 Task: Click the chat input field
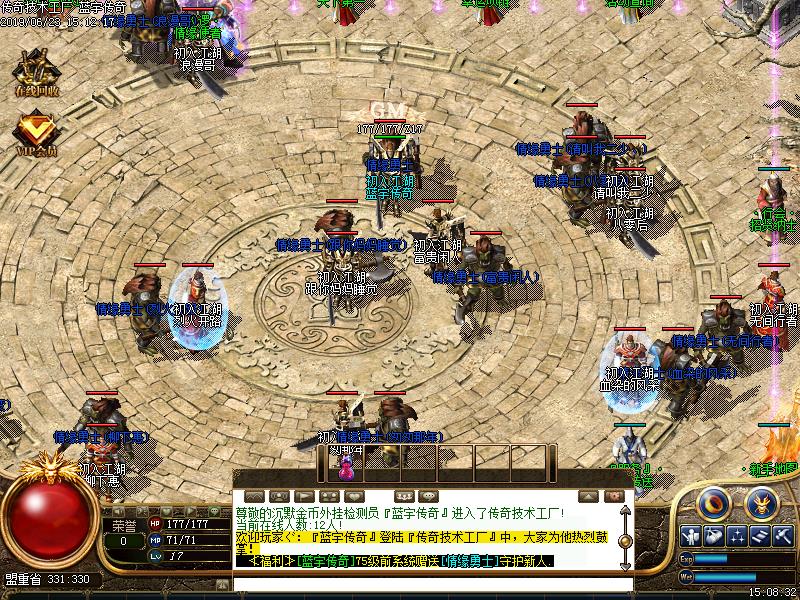[430, 581]
